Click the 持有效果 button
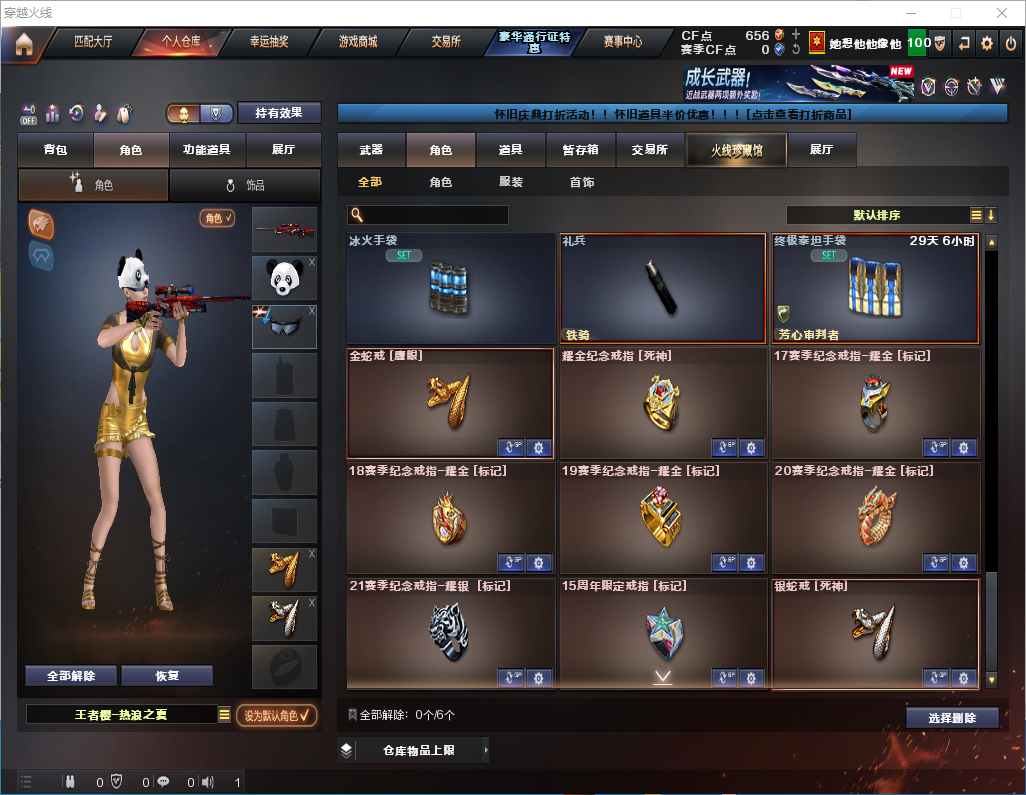The height and width of the screenshot is (795, 1026). (278, 113)
